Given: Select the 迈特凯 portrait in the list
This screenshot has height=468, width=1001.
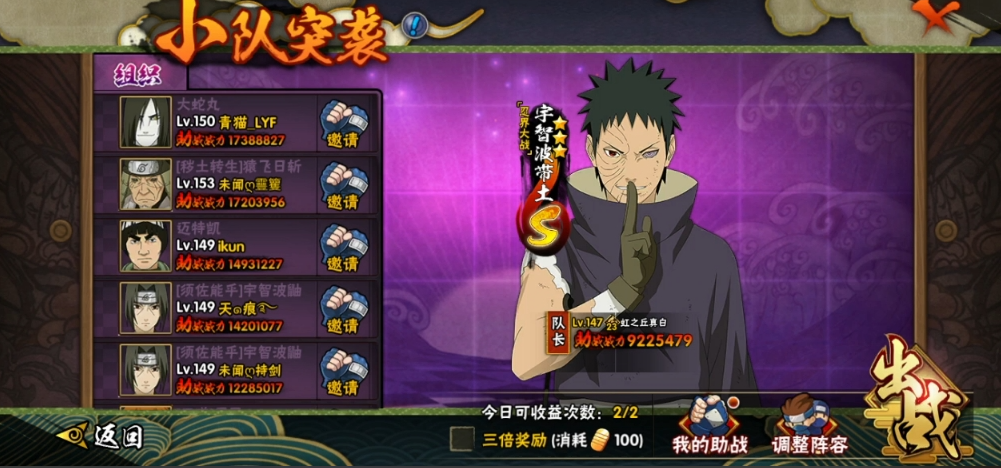Looking at the screenshot, I should (x=146, y=246).
